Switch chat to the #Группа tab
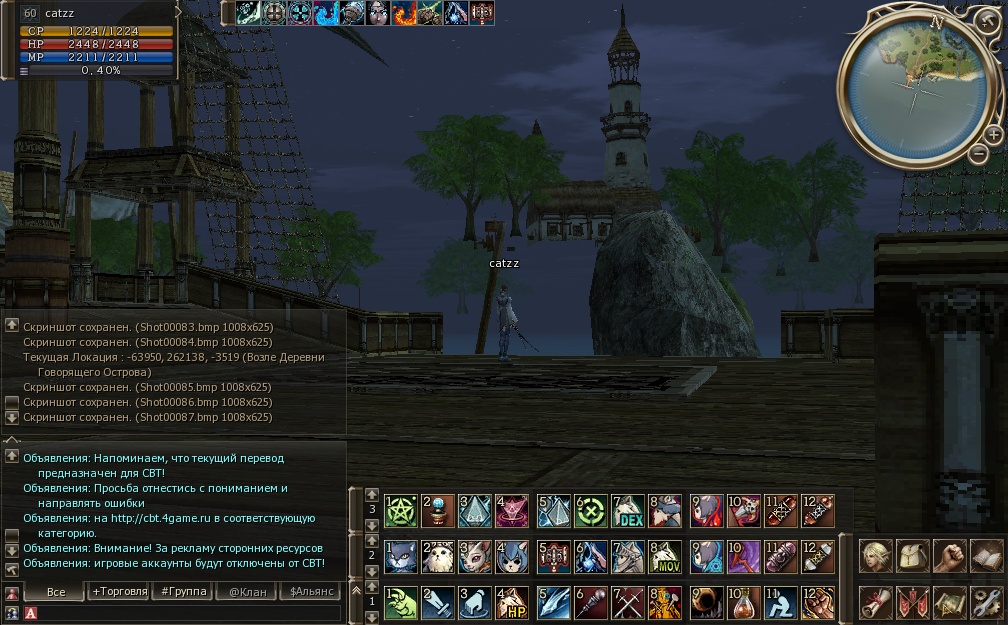The width and height of the screenshot is (1008, 625). point(183,591)
